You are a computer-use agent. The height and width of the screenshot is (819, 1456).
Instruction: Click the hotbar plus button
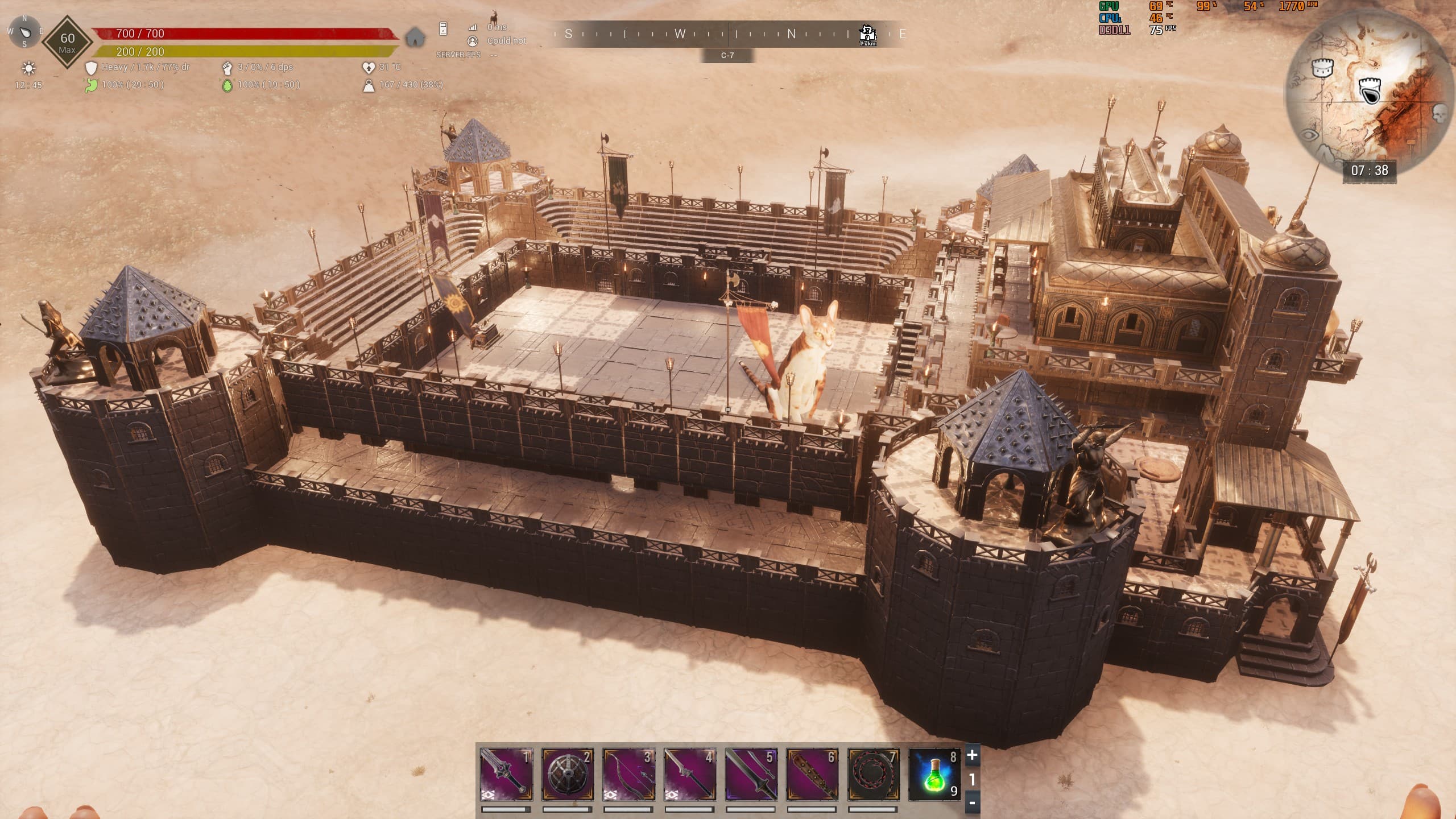(x=972, y=755)
